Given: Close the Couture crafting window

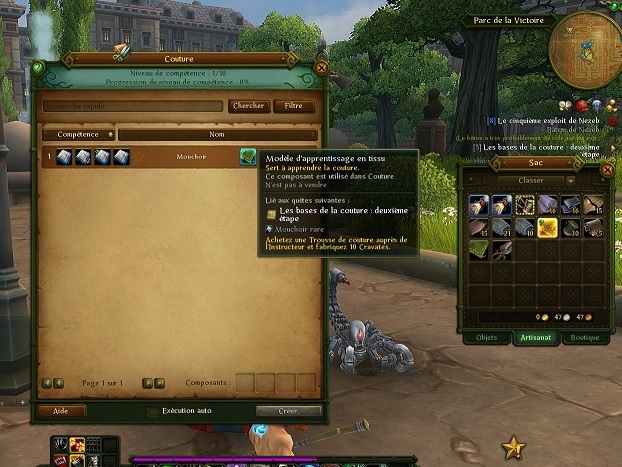Looking at the screenshot, I should pyautogui.click(x=322, y=68).
